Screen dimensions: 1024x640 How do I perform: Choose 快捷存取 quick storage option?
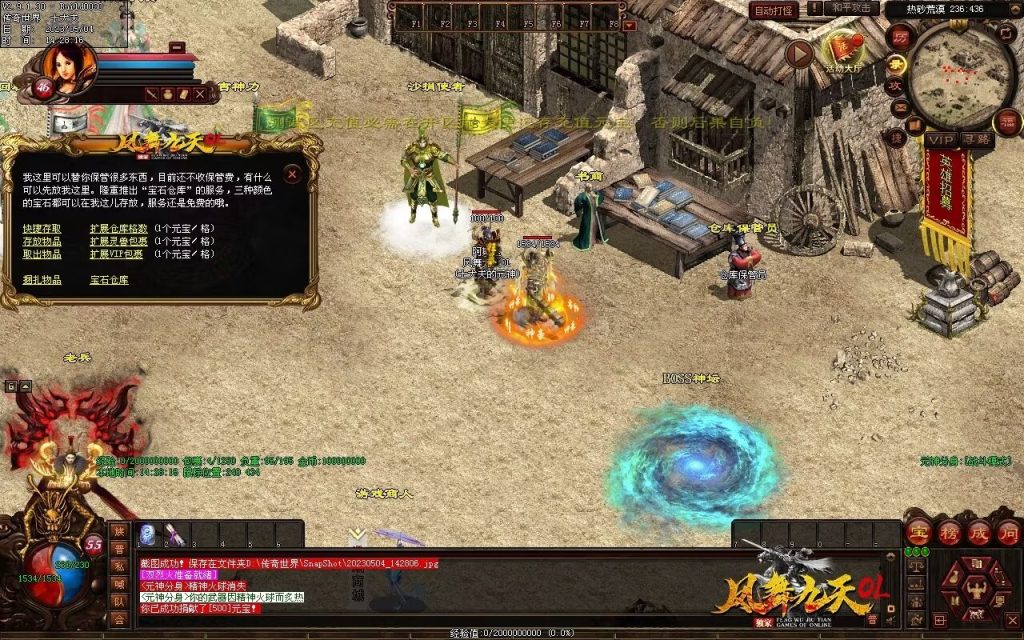tap(42, 228)
